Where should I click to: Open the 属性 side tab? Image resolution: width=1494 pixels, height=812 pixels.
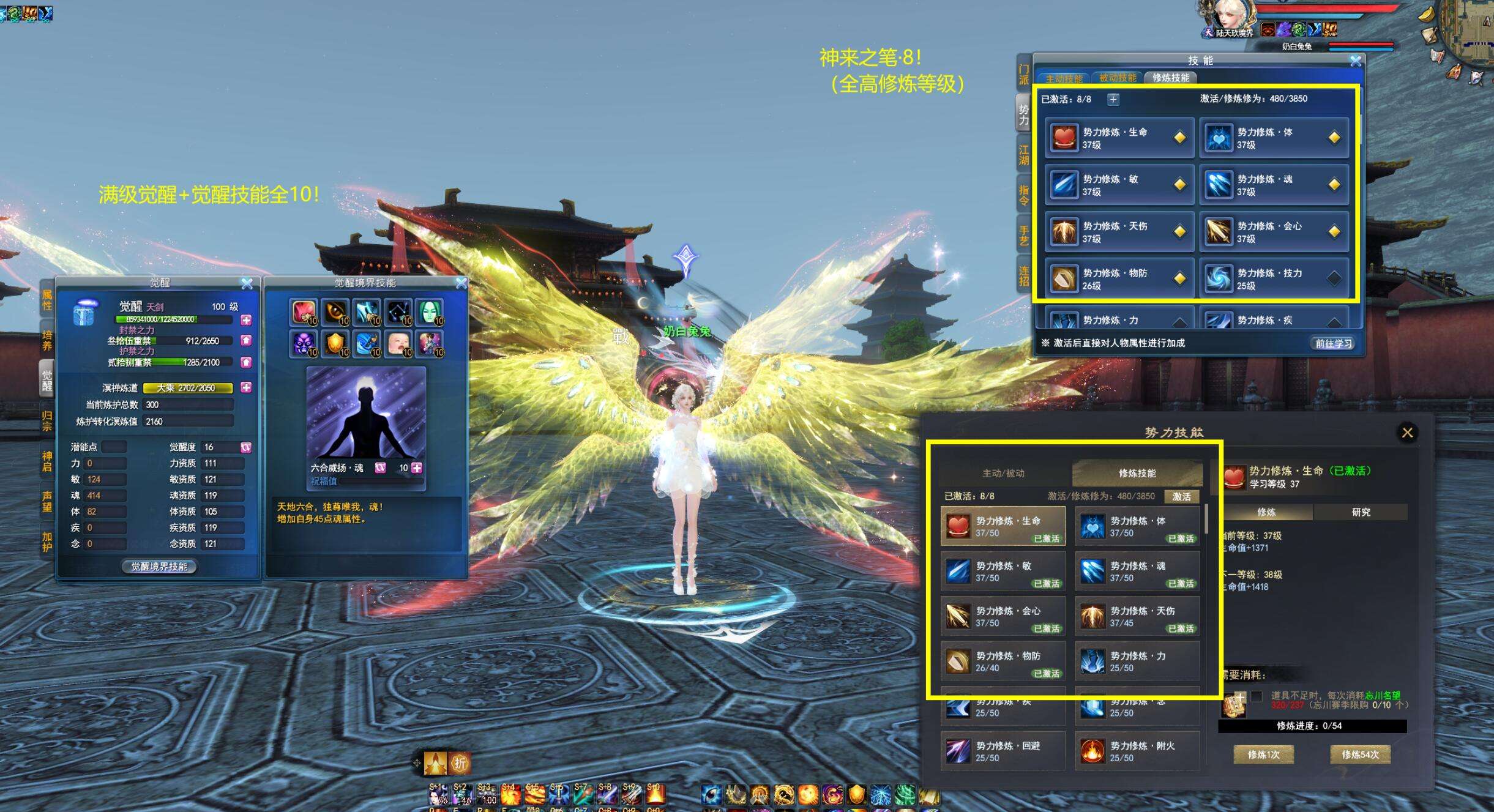47,300
